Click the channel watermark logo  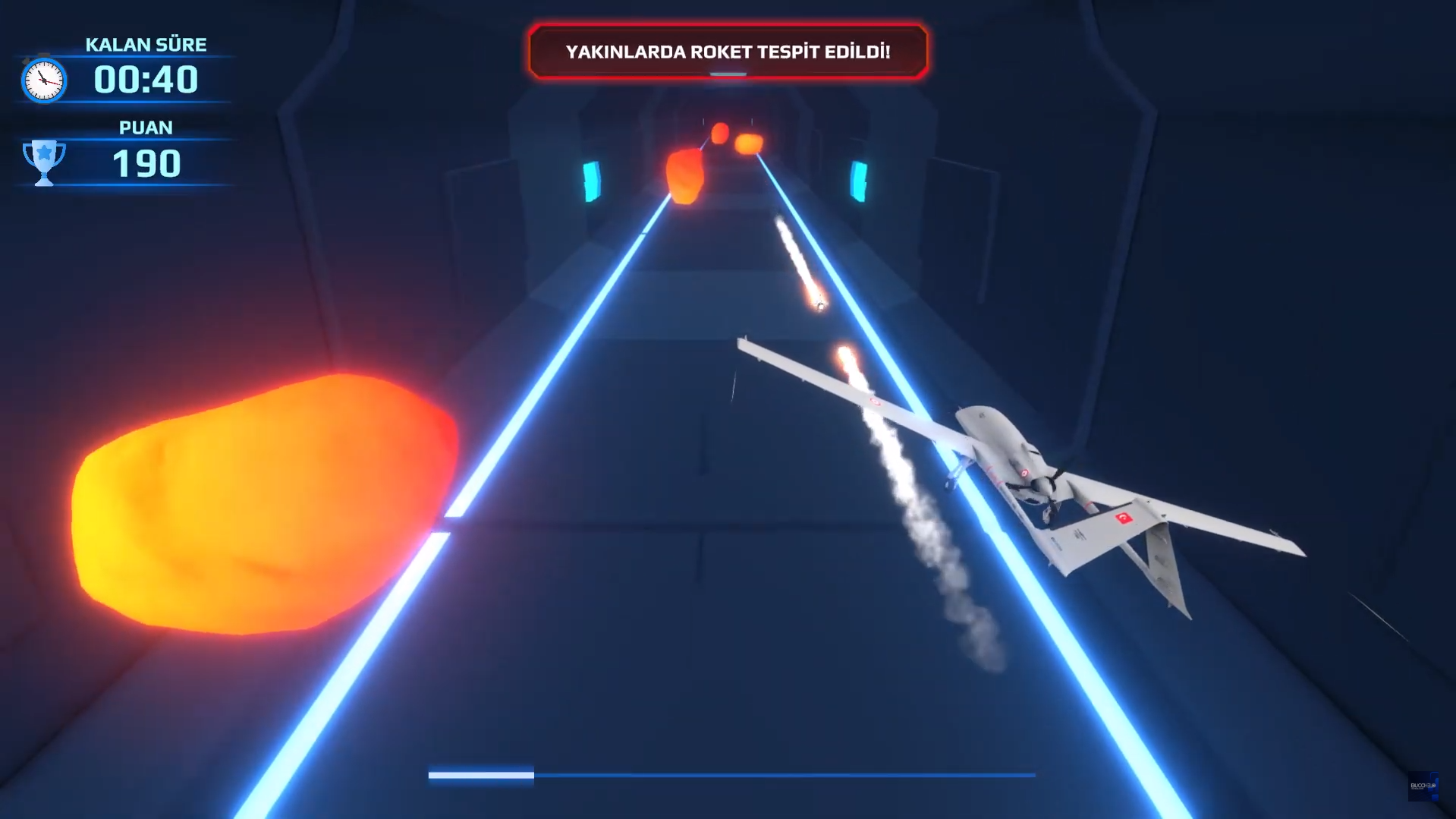(1423, 786)
